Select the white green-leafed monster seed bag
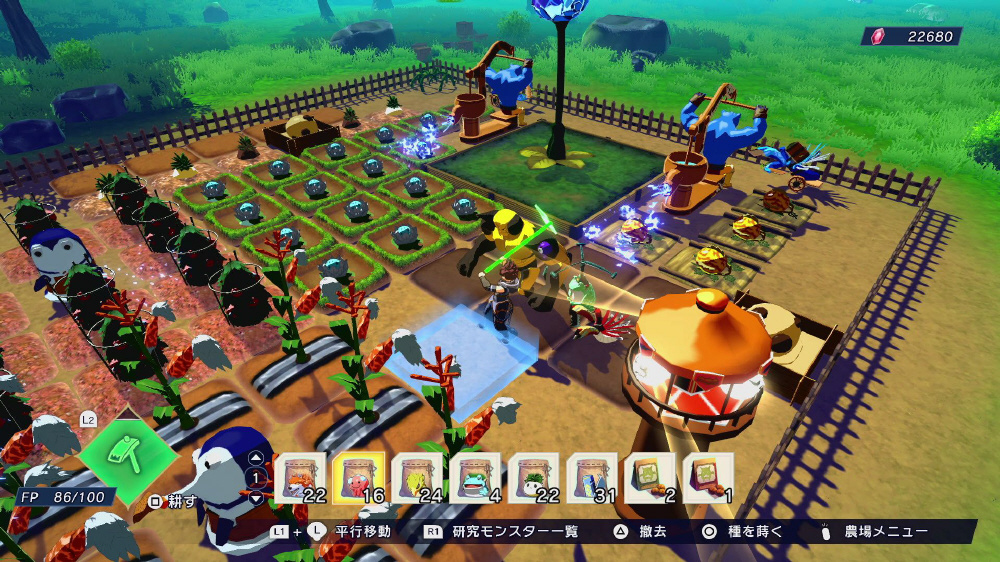This screenshot has width=1000, height=562. [x=534, y=478]
